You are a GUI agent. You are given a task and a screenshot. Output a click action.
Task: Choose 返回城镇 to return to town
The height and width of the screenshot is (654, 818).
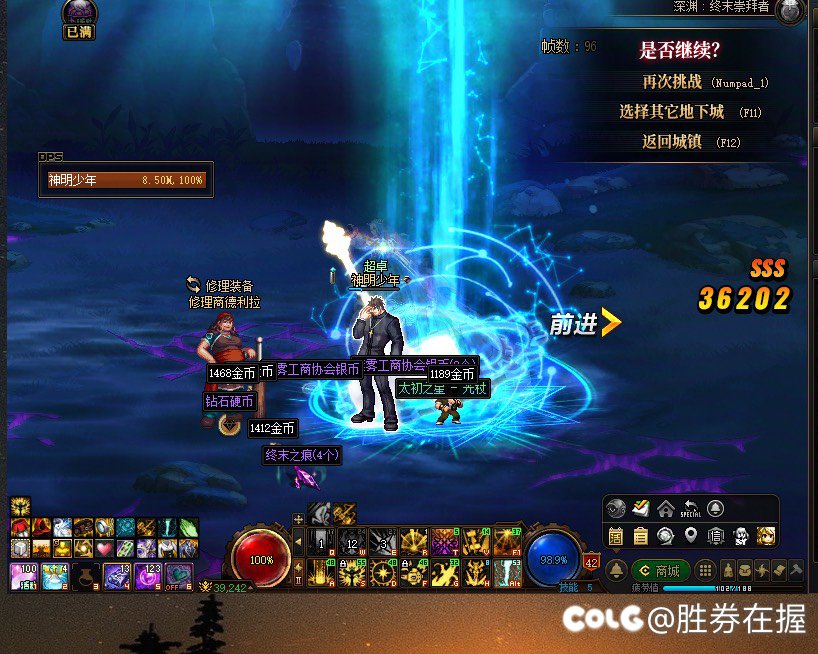(x=686, y=142)
